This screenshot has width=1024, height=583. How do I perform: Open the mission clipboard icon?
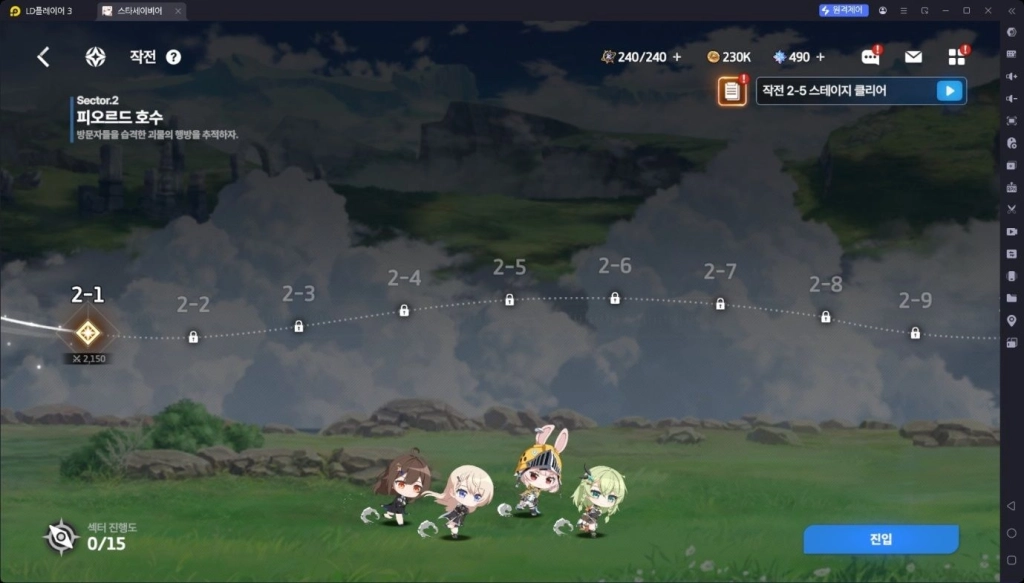point(732,92)
